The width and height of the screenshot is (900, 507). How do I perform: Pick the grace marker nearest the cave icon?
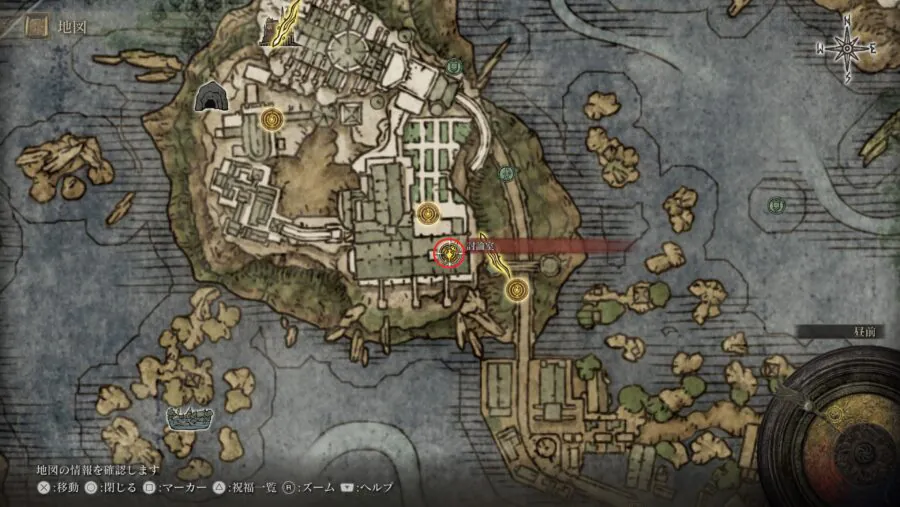click(x=270, y=120)
